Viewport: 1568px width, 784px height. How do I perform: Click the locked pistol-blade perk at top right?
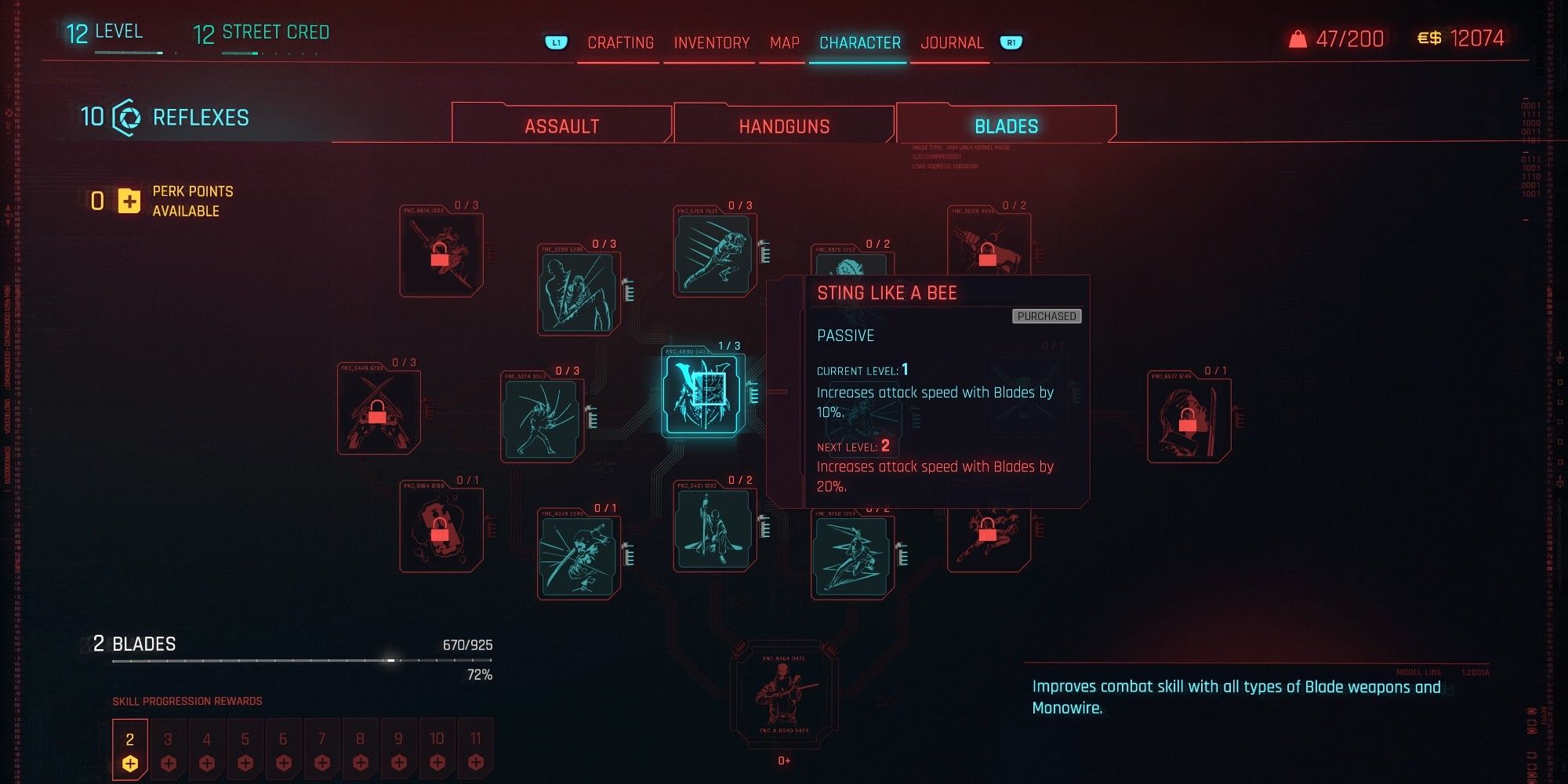[x=989, y=247]
